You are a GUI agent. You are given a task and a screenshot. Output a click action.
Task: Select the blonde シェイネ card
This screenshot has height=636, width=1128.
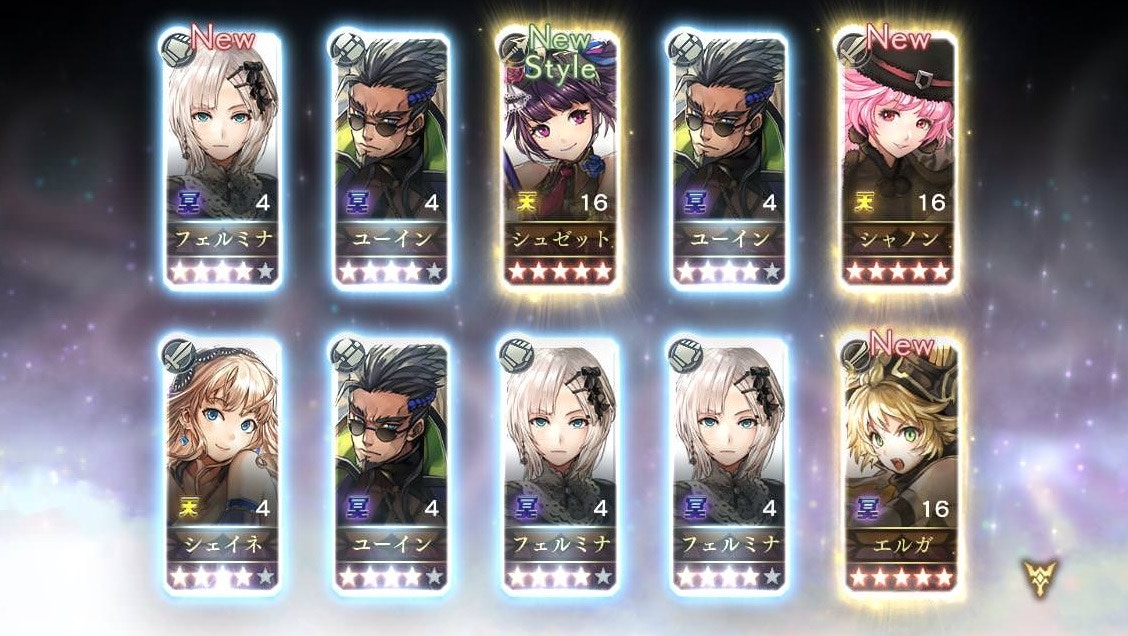[220, 466]
